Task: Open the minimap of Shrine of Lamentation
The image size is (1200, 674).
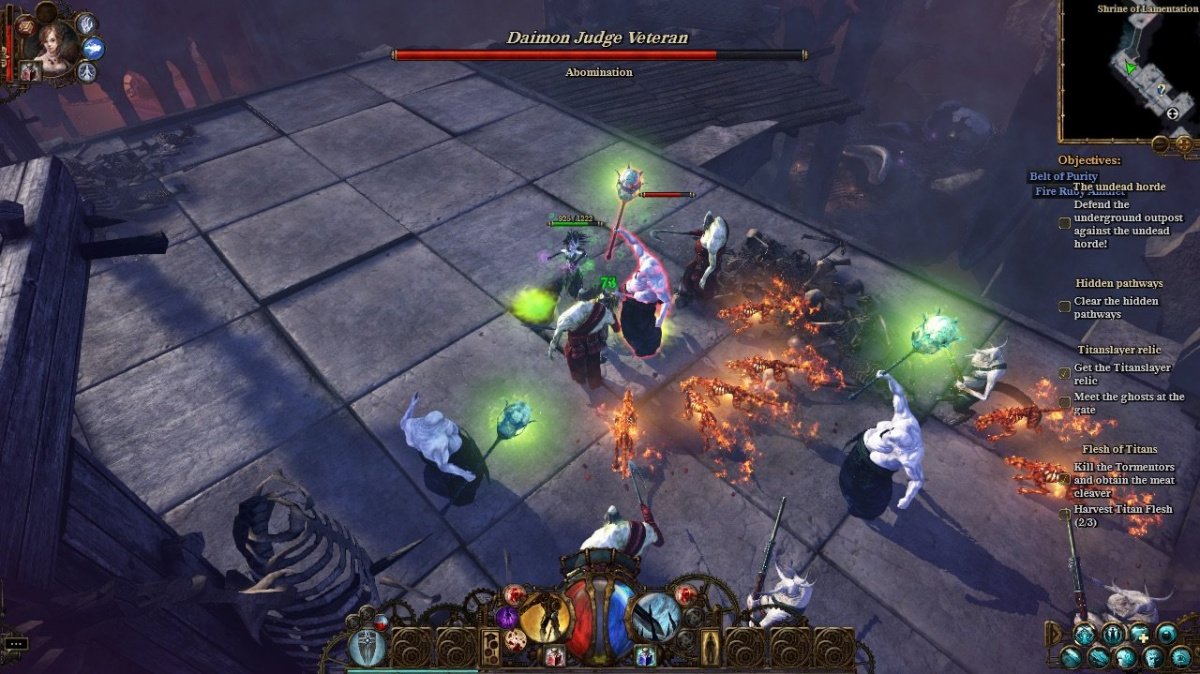Action: [x=1128, y=72]
